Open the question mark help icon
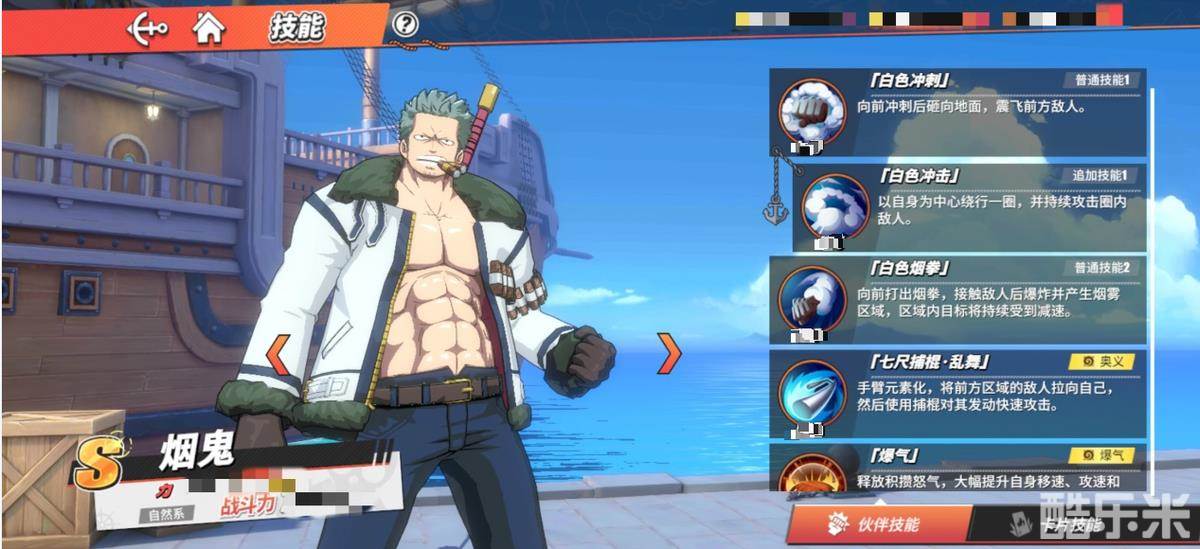 [x=405, y=25]
